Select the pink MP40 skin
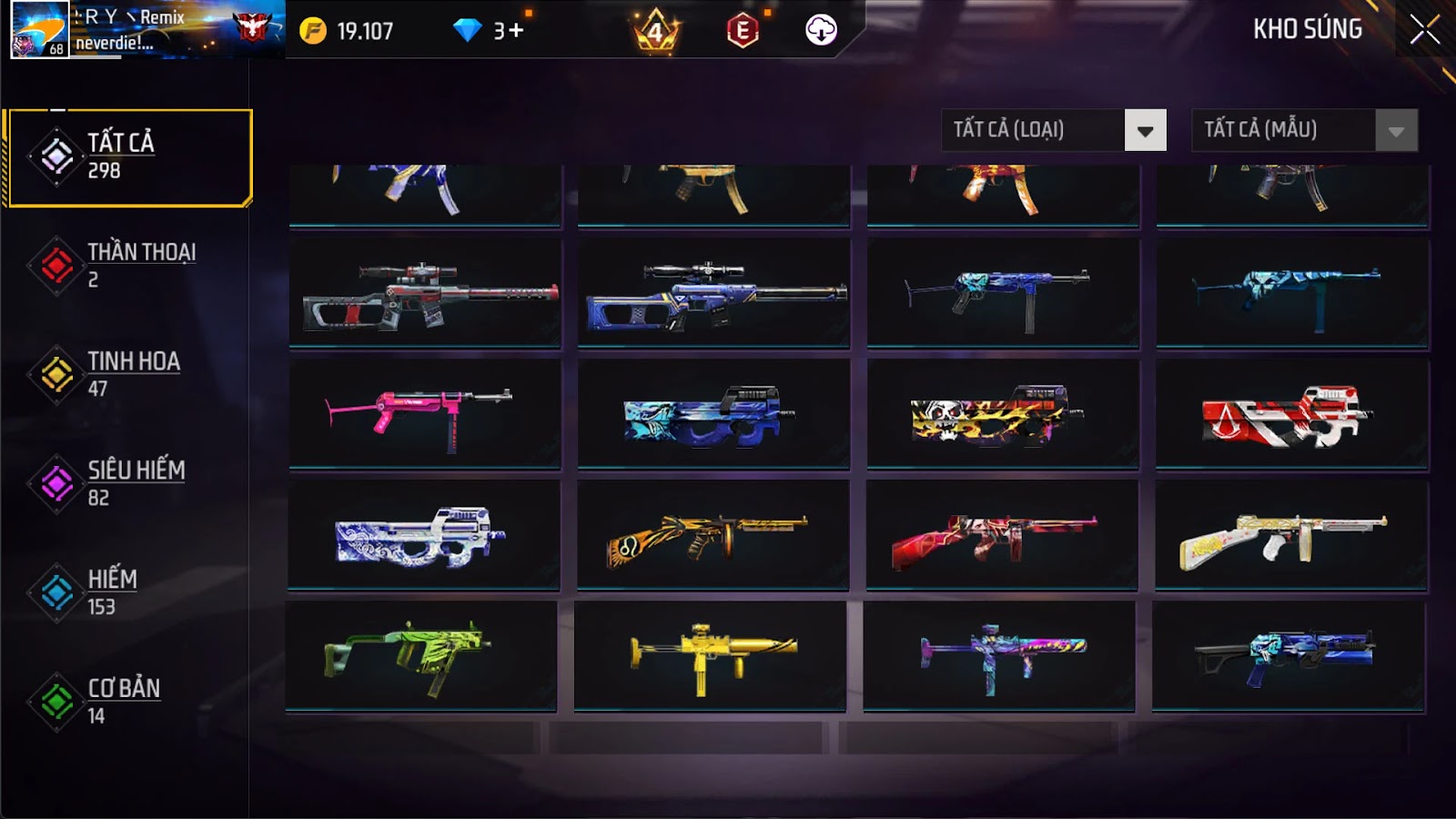Viewport: 1456px width, 819px height. (425, 414)
